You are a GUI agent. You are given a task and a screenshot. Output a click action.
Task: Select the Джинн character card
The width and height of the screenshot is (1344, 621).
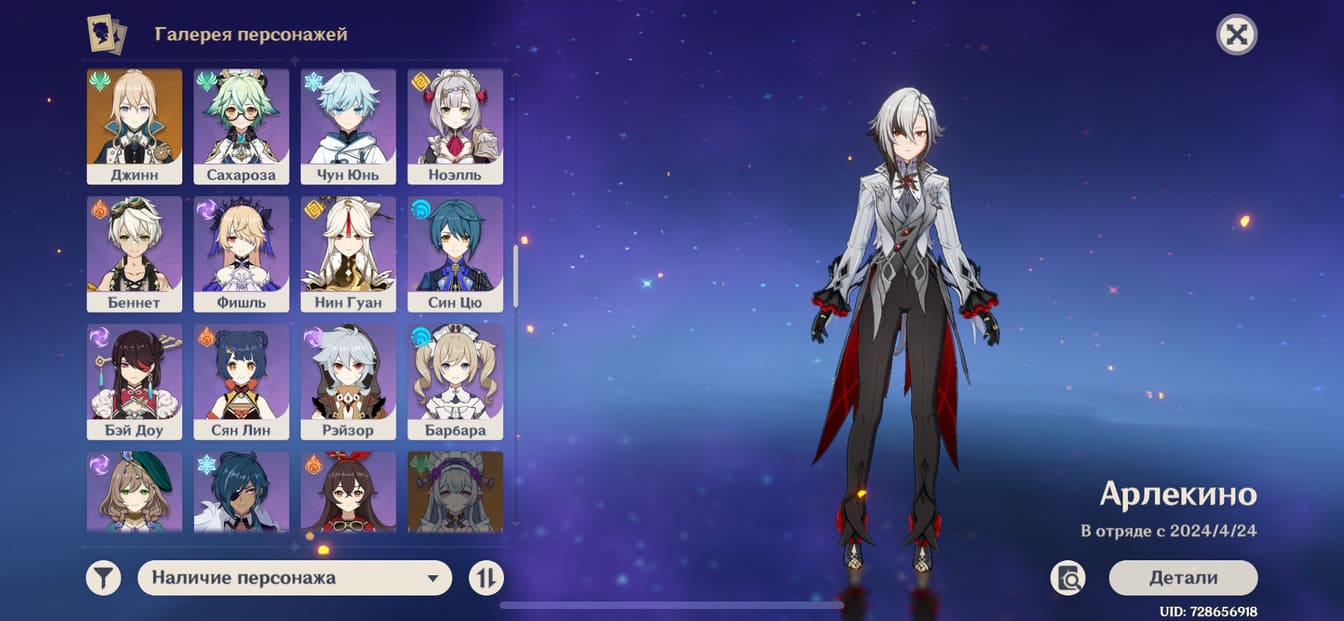[x=135, y=126]
